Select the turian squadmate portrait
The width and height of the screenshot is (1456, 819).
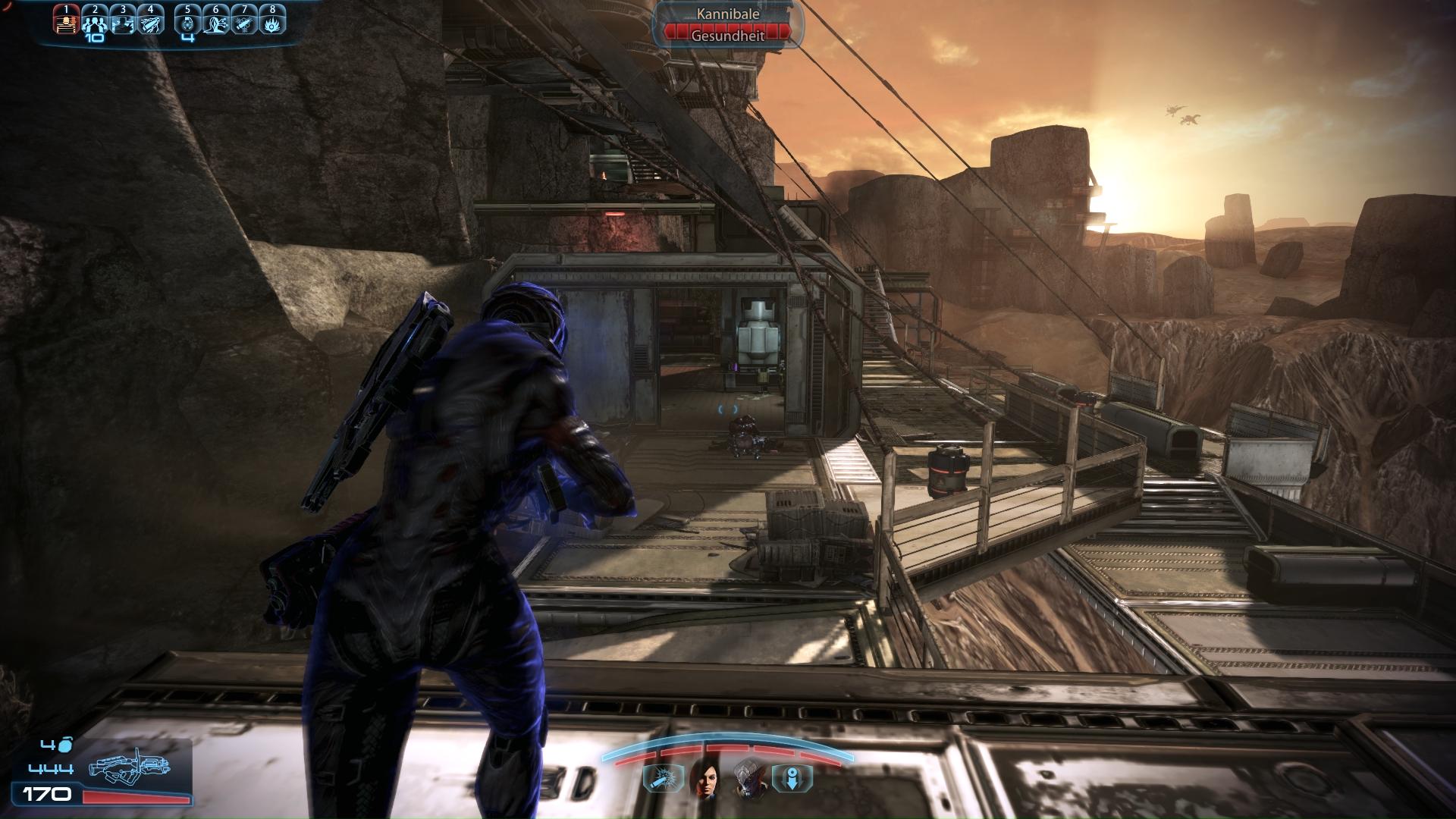point(747,778)
